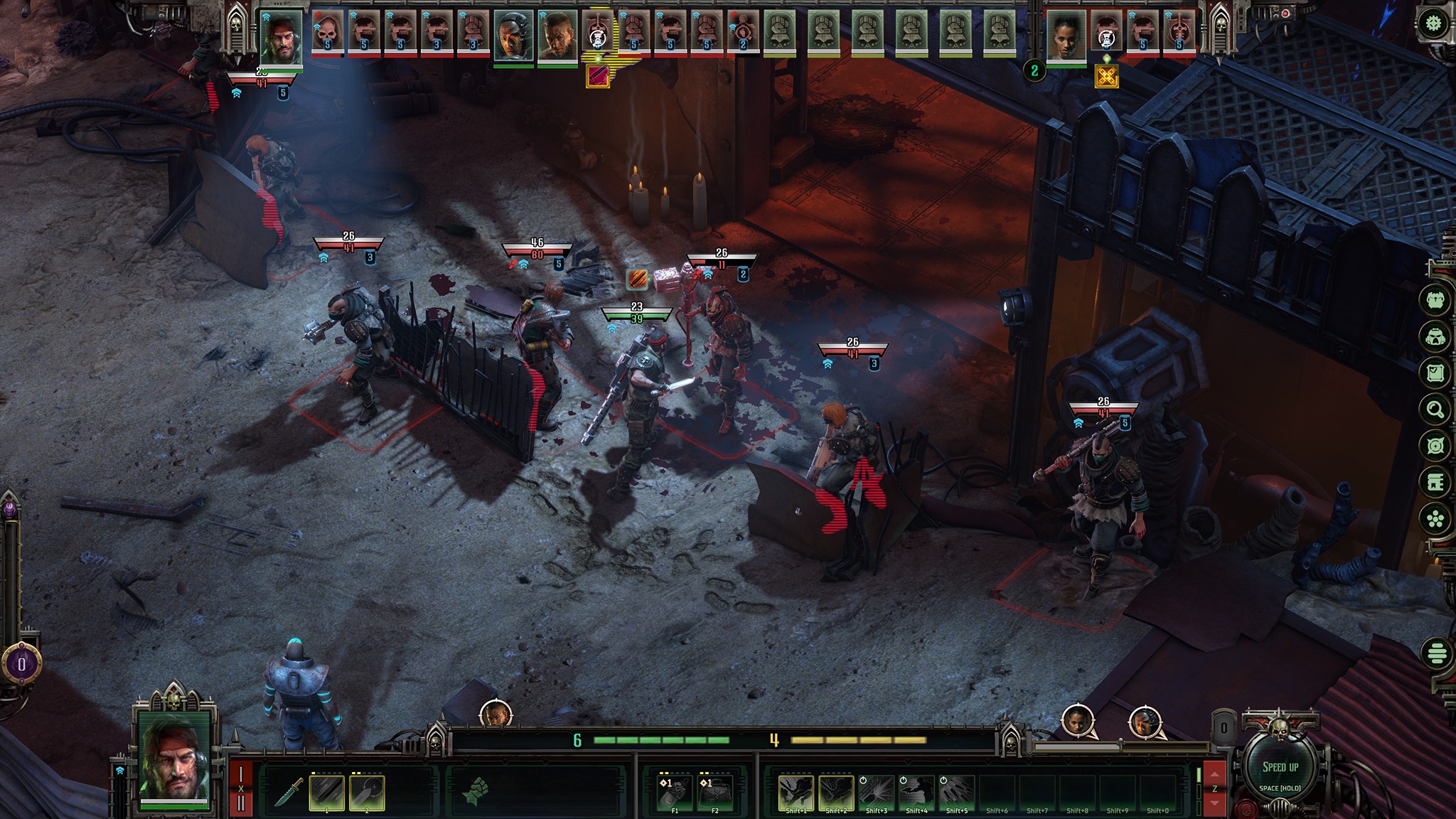The width and height of the screenshot is (1456, 819).
Task: Toggle the aimed shot ability in slot 2
Action: (366, 791)
